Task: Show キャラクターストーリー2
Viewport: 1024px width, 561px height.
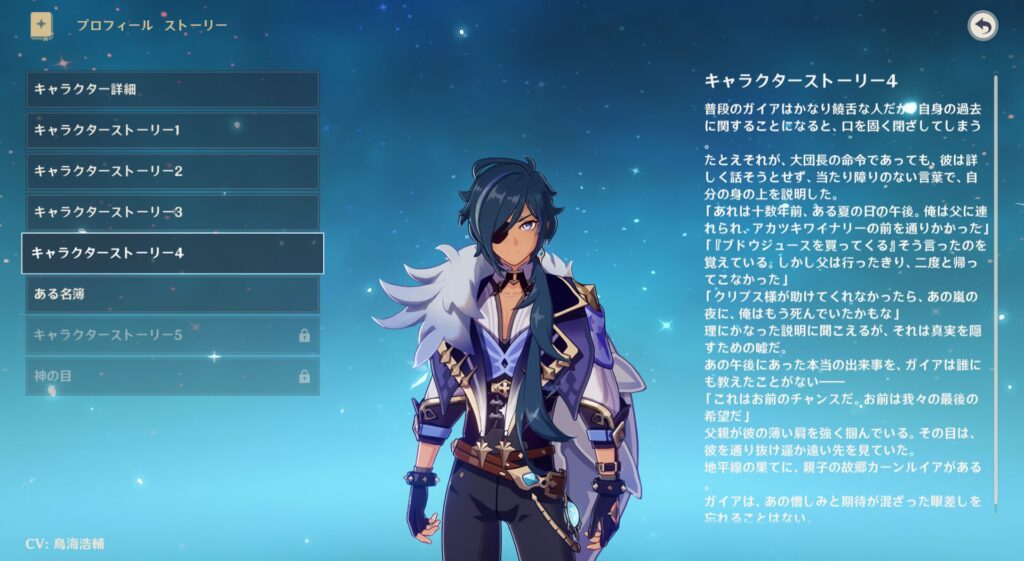Action: pos(172,171)
